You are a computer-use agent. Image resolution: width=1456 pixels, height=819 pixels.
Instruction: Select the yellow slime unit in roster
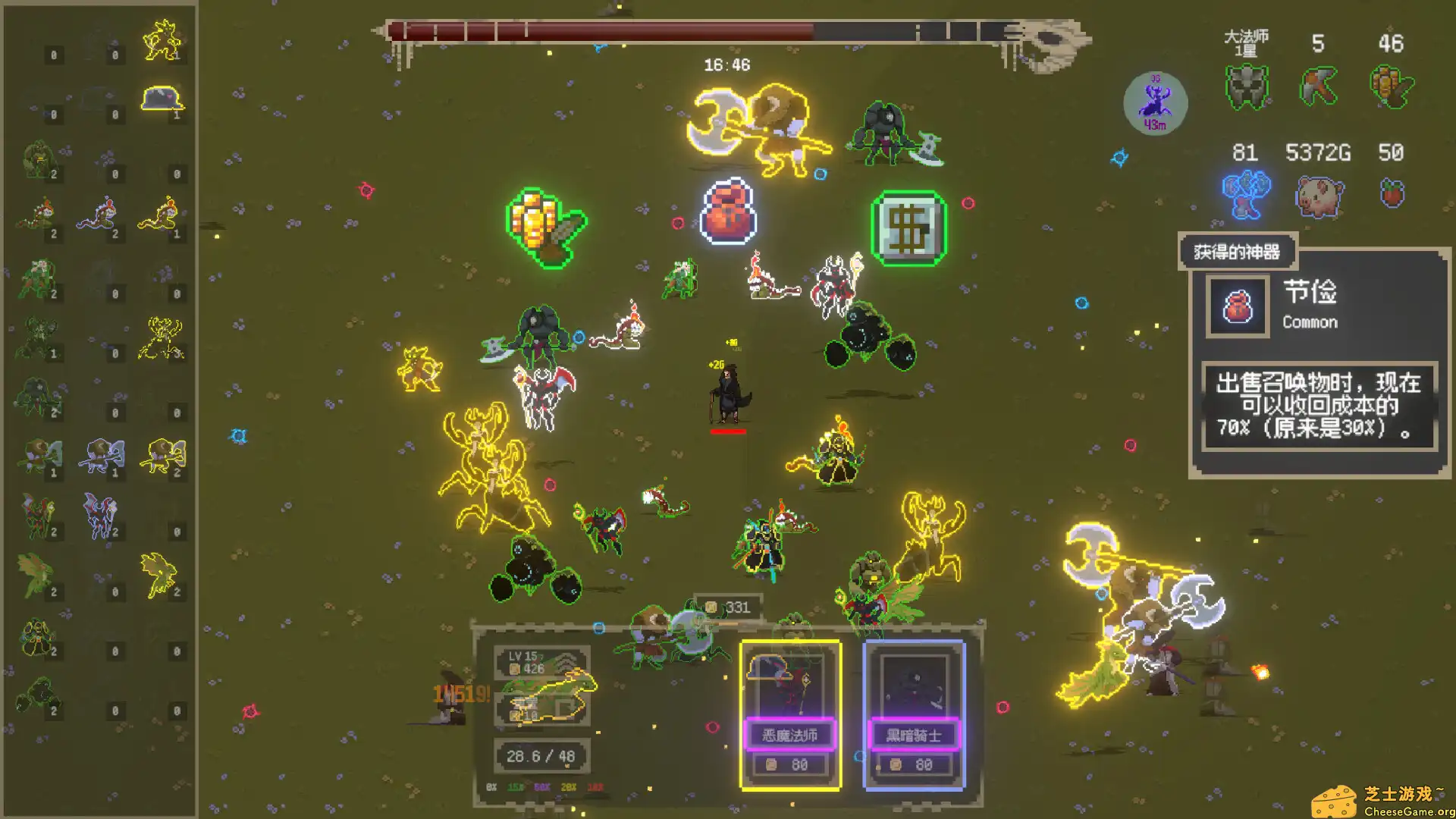tap(162, 99)
